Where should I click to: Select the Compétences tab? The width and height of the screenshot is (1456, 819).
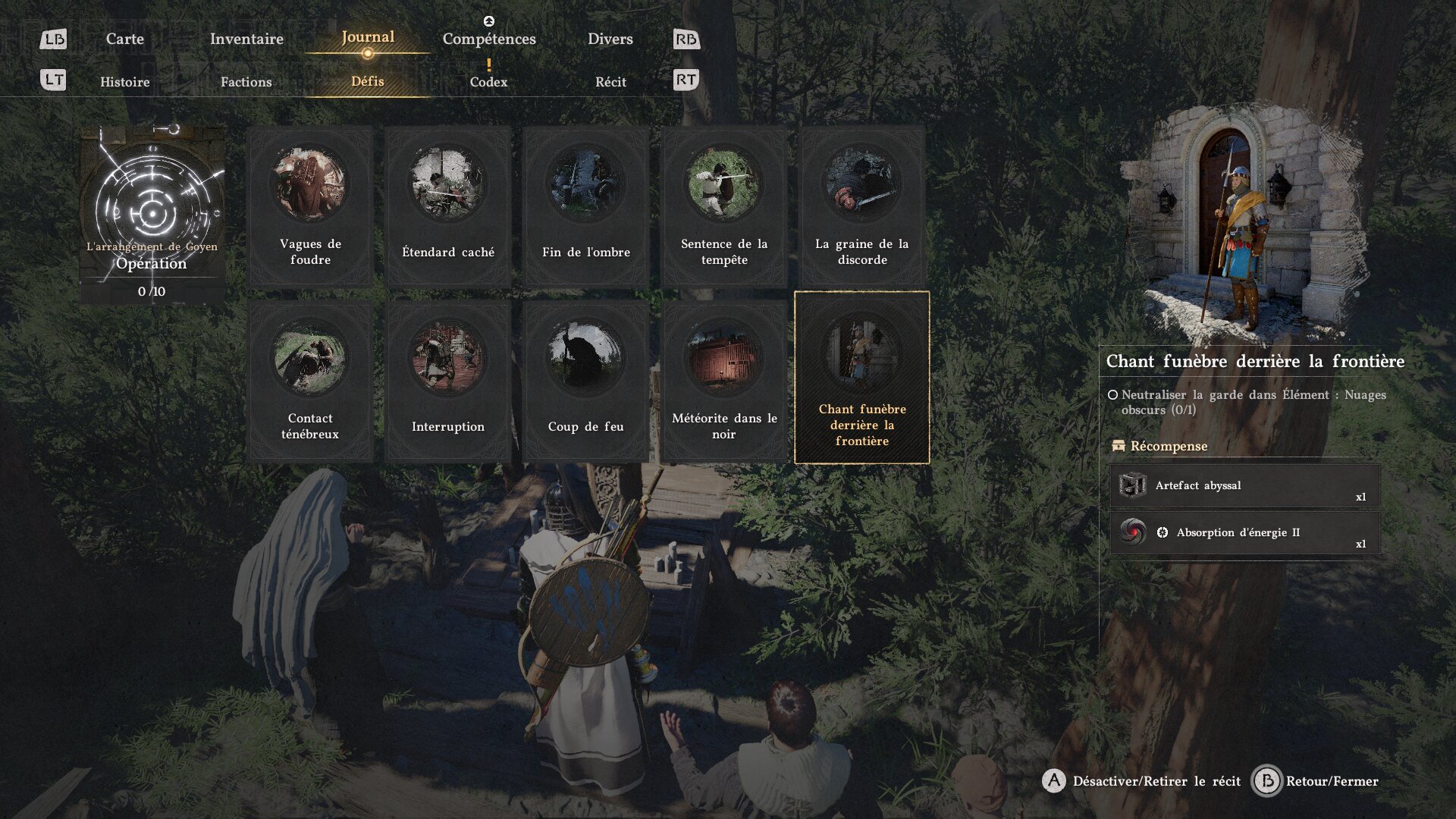click(489, 39)
